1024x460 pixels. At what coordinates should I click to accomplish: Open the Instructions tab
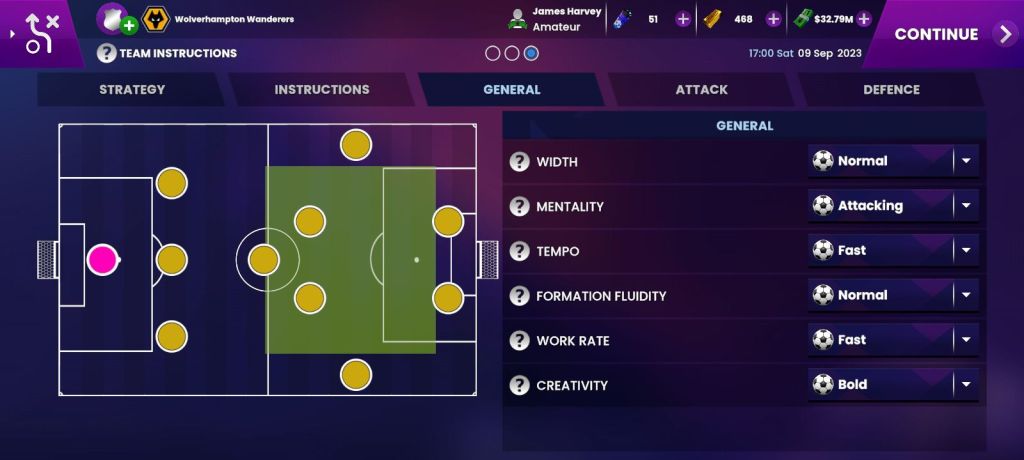click(x=322, y=90)
